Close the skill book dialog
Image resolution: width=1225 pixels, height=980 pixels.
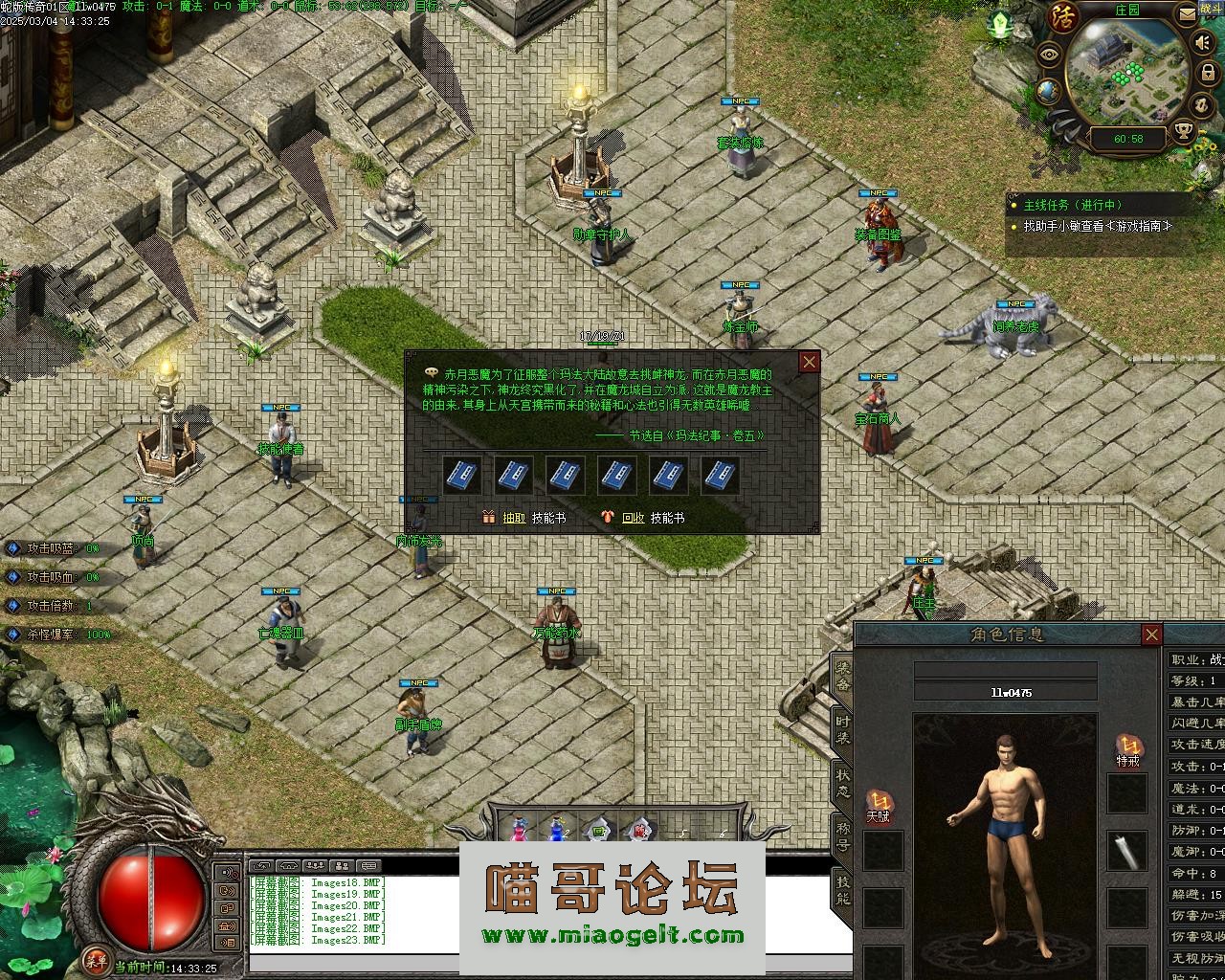810,362
